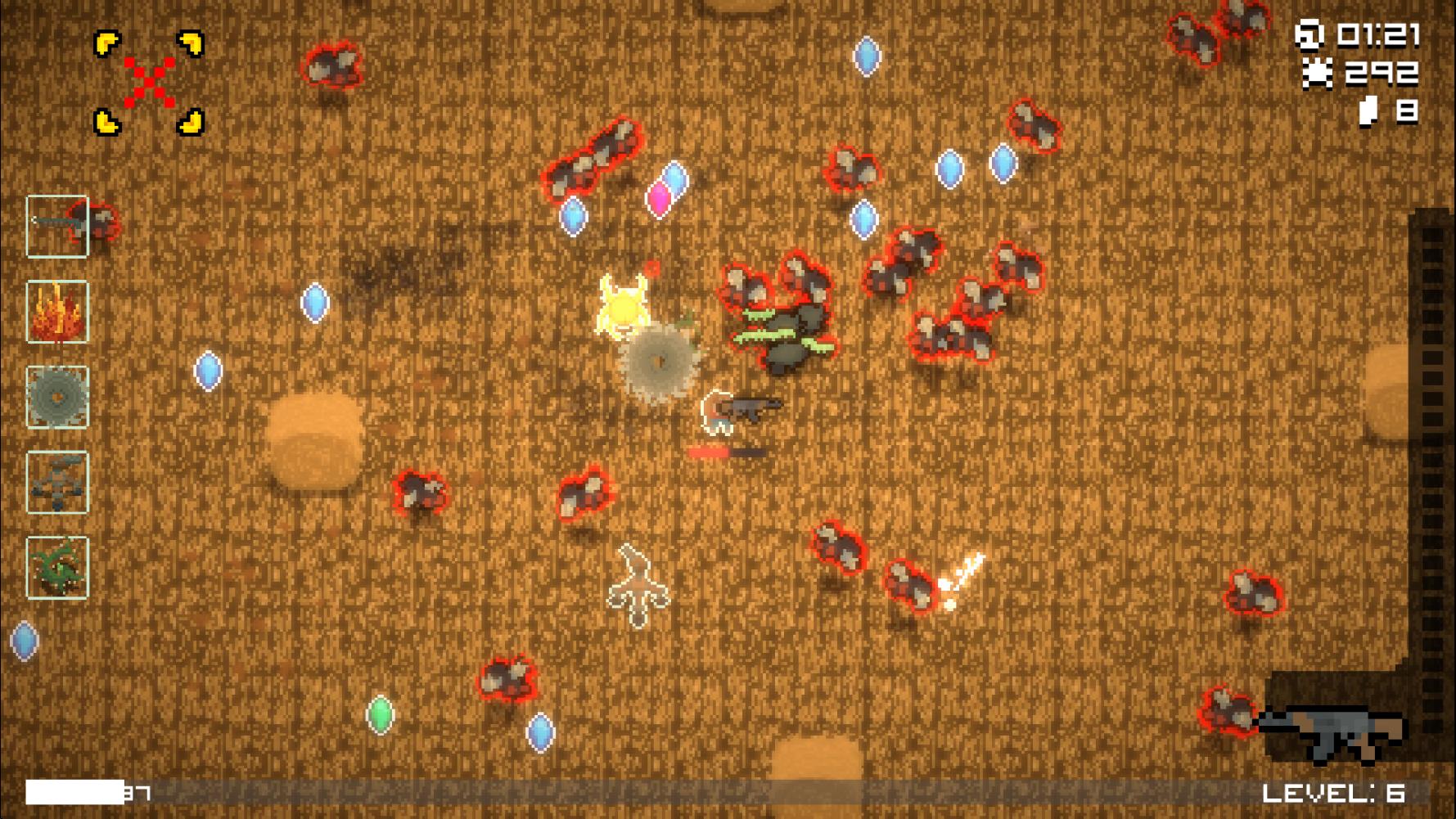Select the turret ability slot
This screenshot has width=1456, height=819.
click(x=57, y=483)
